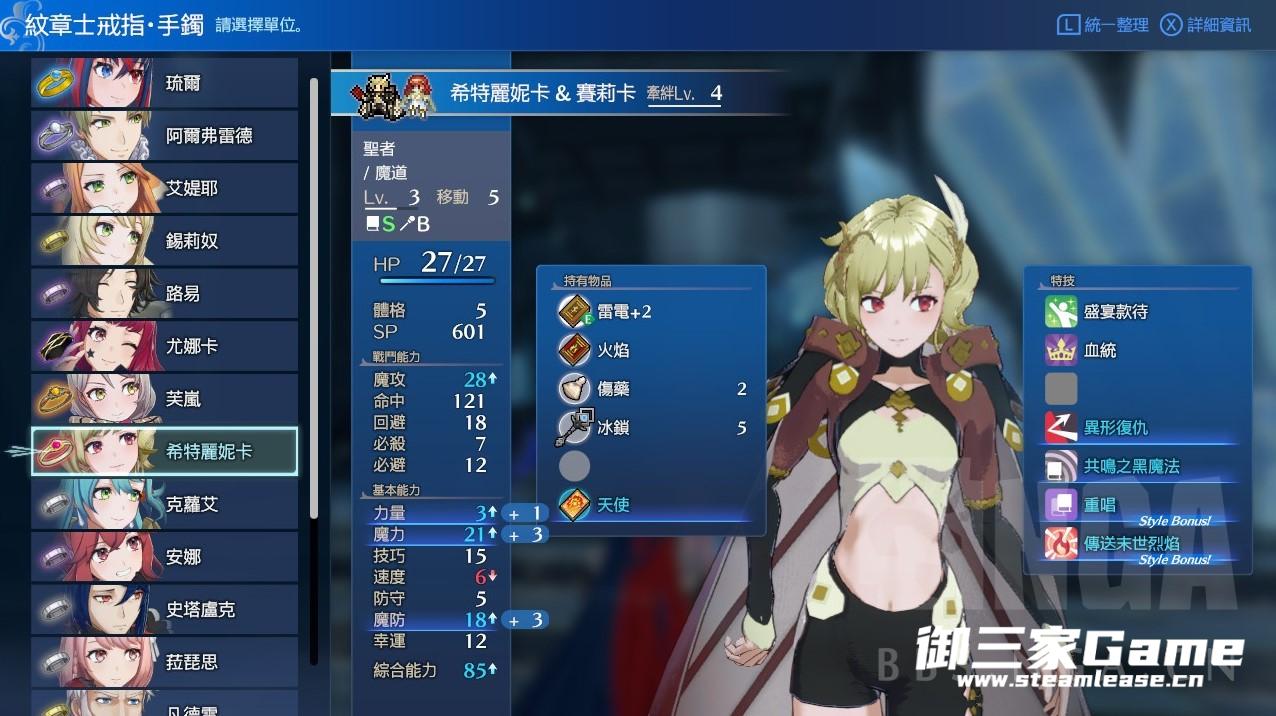Select the unit 艾媞耶
The height and width of the screenshot is (716, 1276).
coord(165,188)
